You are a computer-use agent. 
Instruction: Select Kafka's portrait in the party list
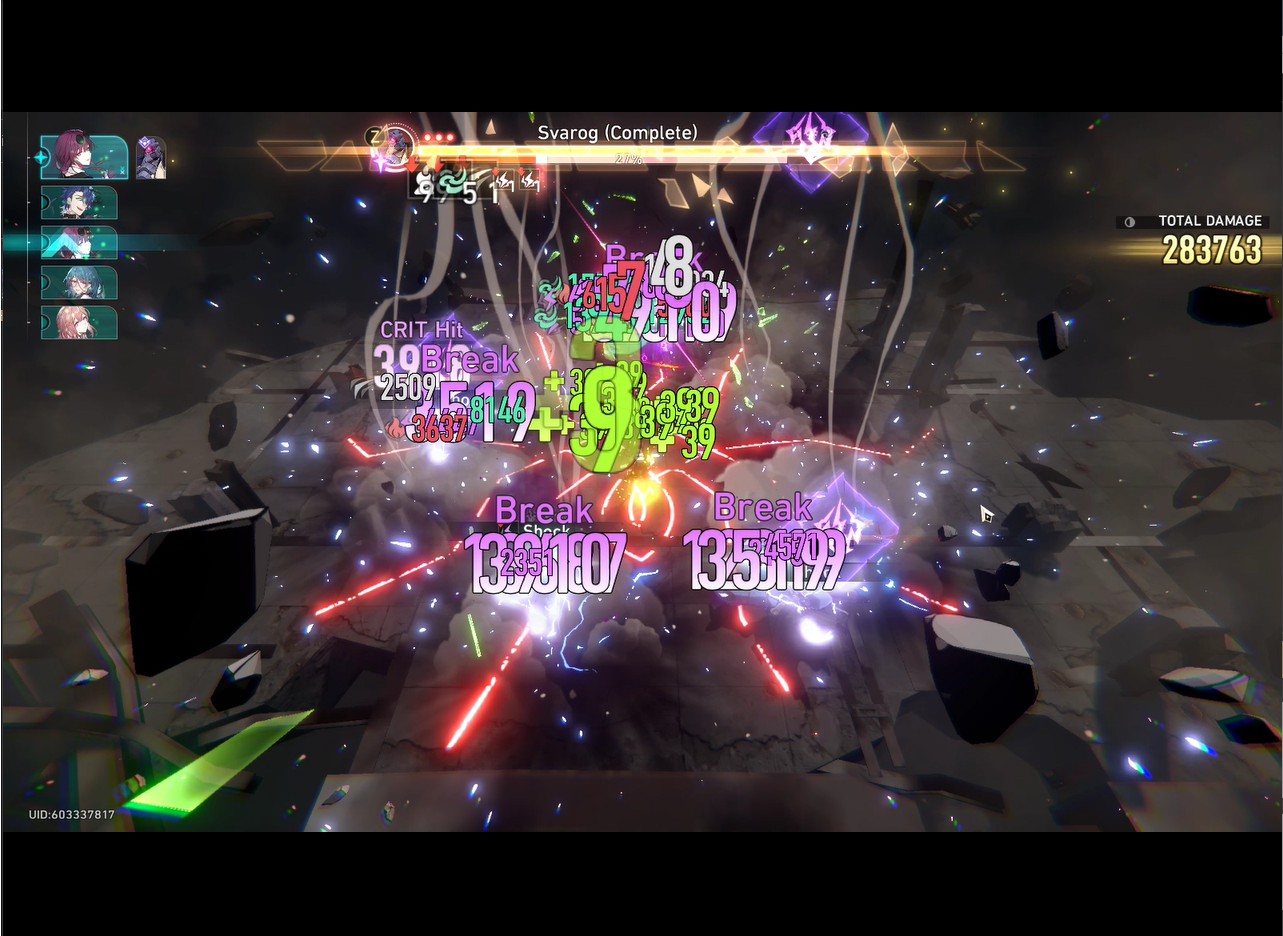tap(81, 157)
